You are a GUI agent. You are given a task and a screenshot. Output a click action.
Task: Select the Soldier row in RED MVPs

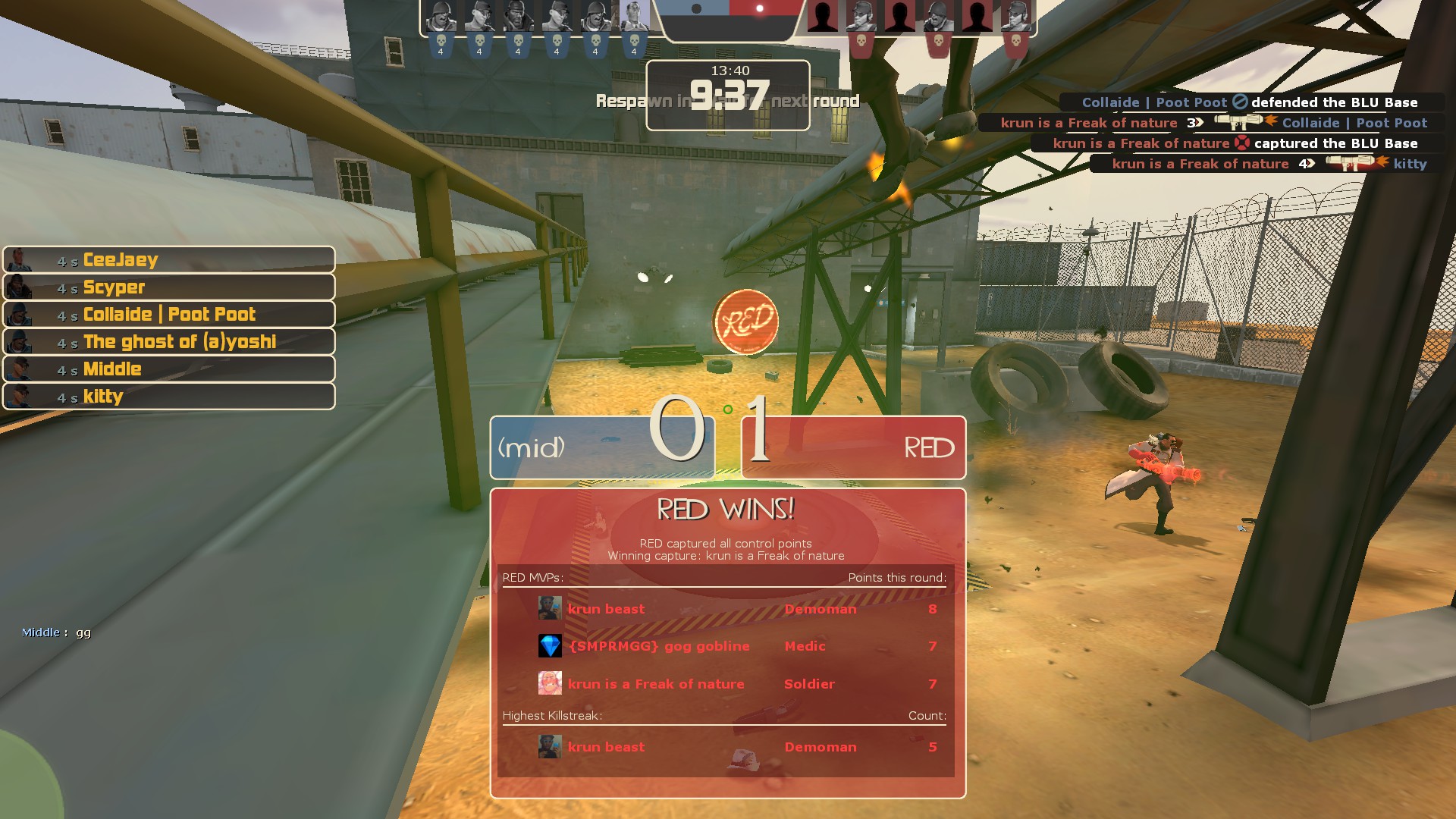pyautogui.click(x=725, y=684)
